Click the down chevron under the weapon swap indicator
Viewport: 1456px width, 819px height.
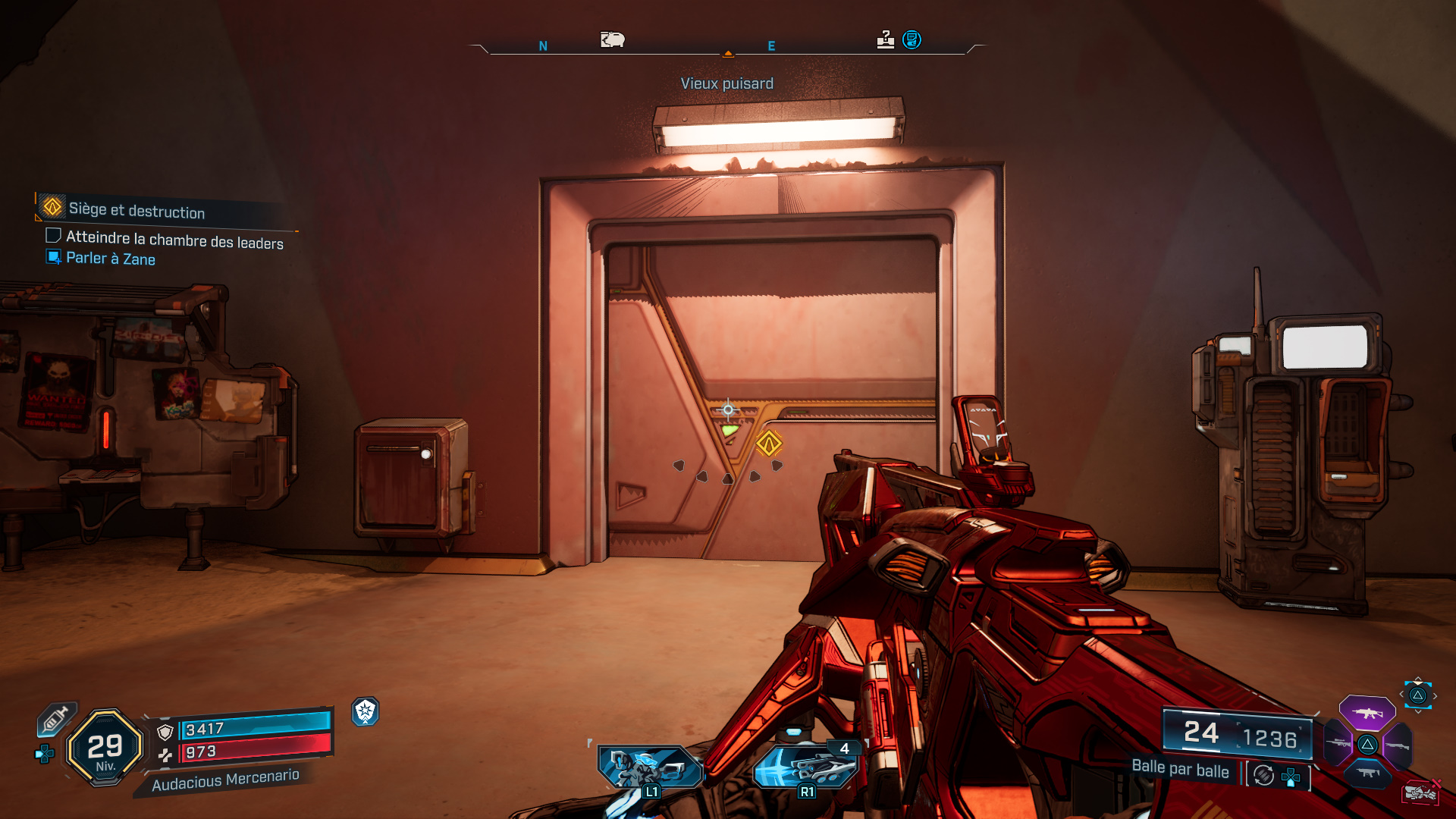pos(1418,712)
